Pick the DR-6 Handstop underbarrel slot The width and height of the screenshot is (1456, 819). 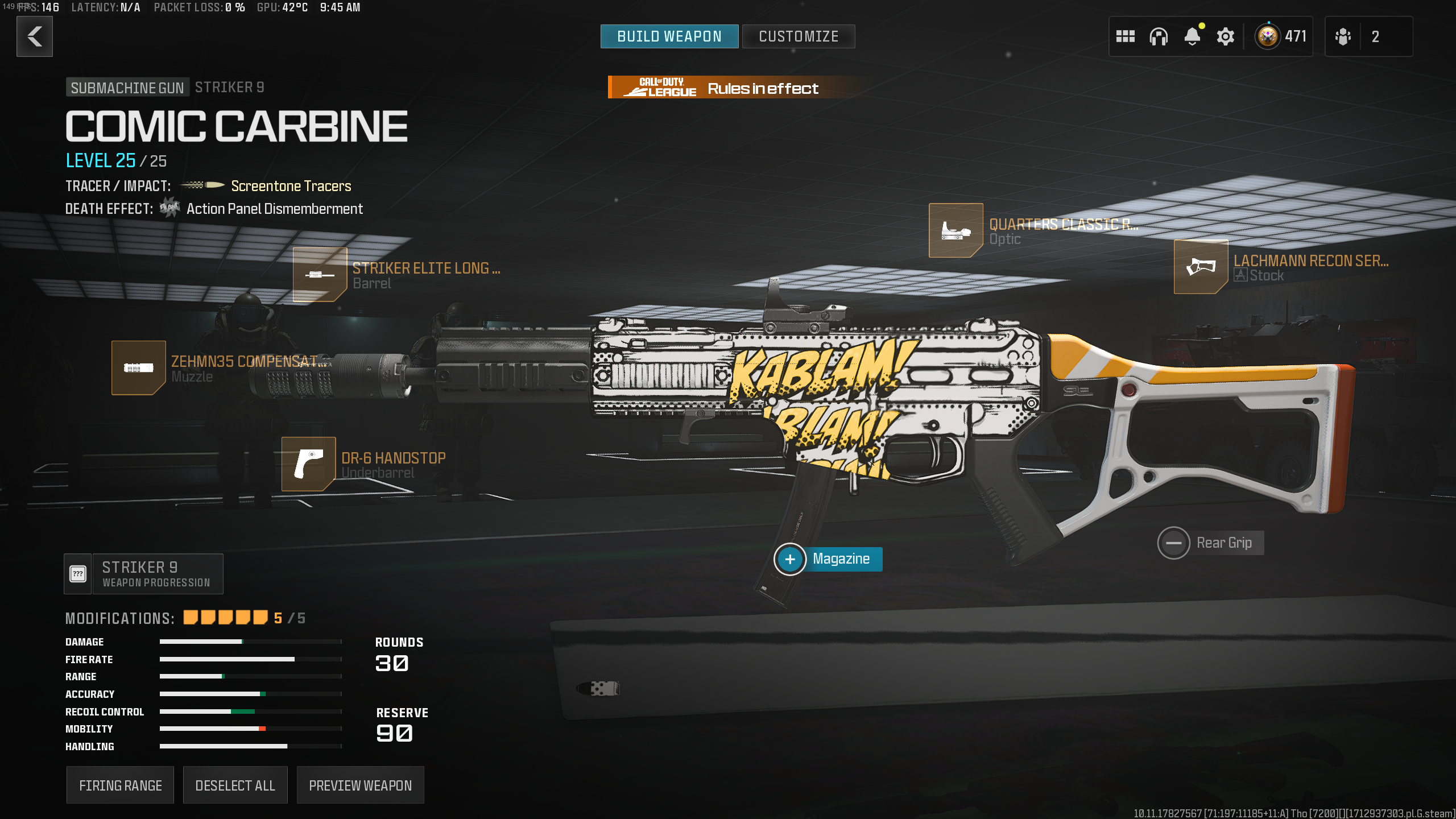click(309, 464)
